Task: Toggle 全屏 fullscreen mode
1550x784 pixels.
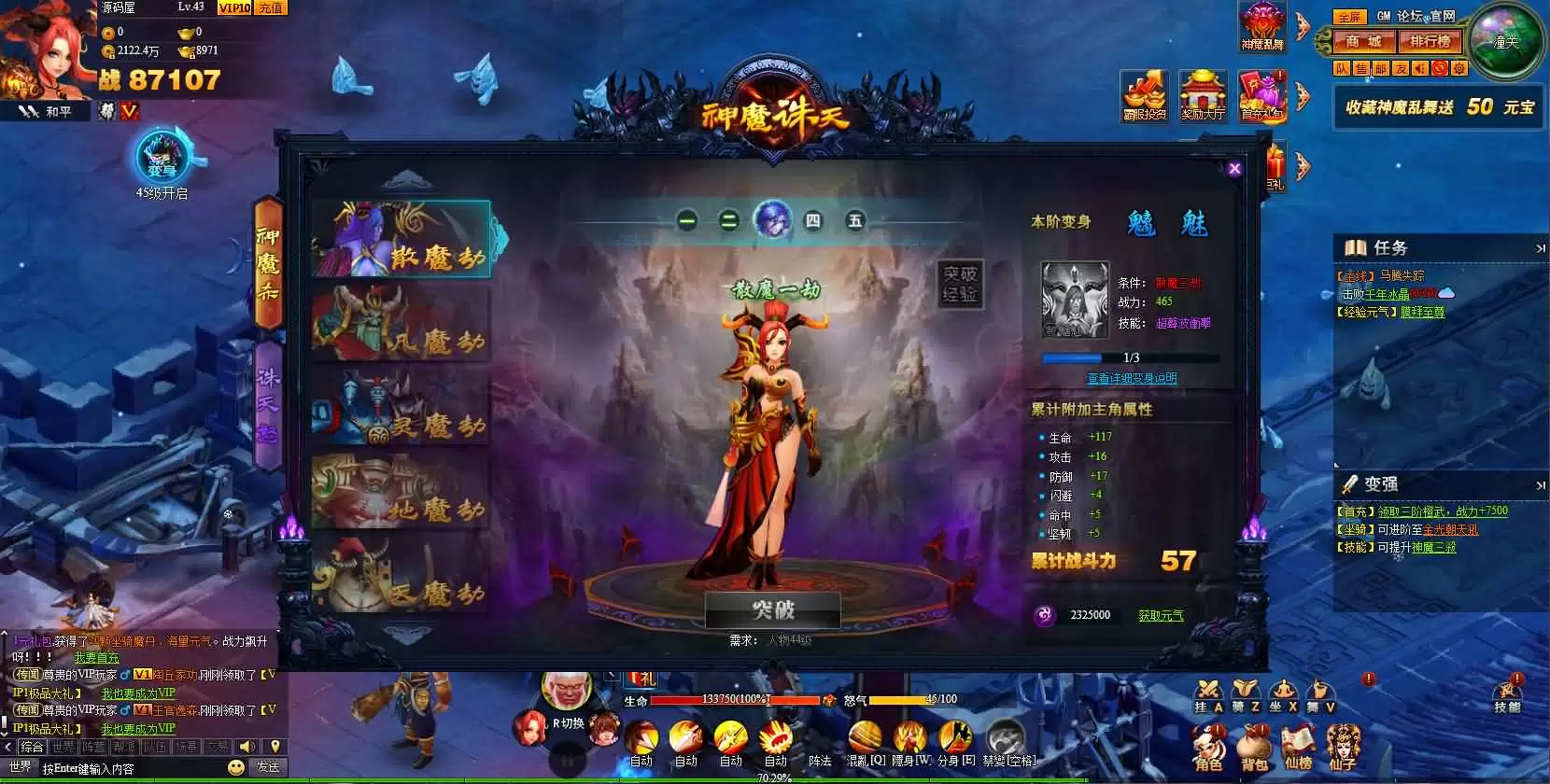Action: click(x=1351, y=16)
